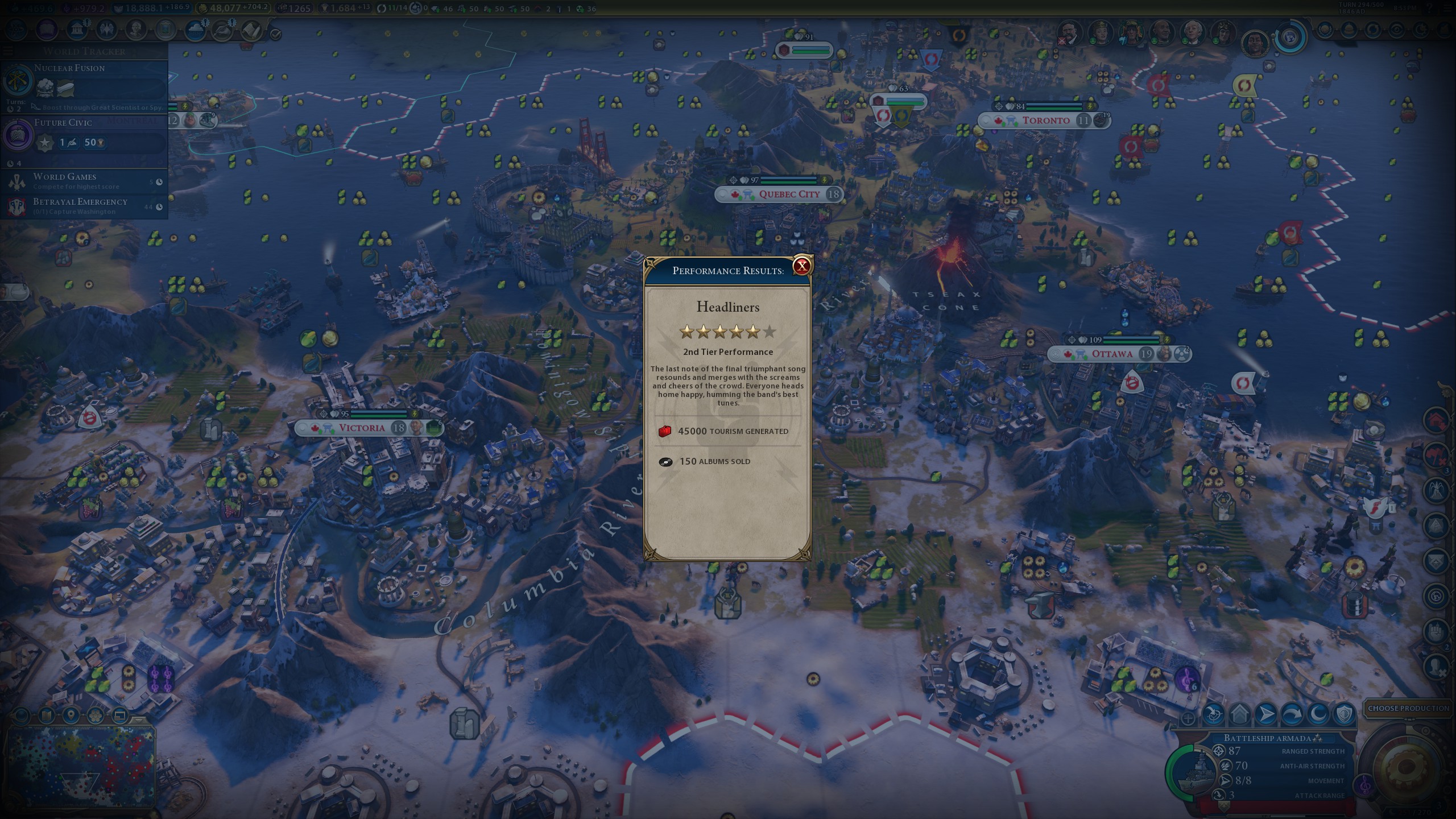Click Quebec City's banner on the map
Viewport: 1456px width, 819px height.
pos(791,195)
